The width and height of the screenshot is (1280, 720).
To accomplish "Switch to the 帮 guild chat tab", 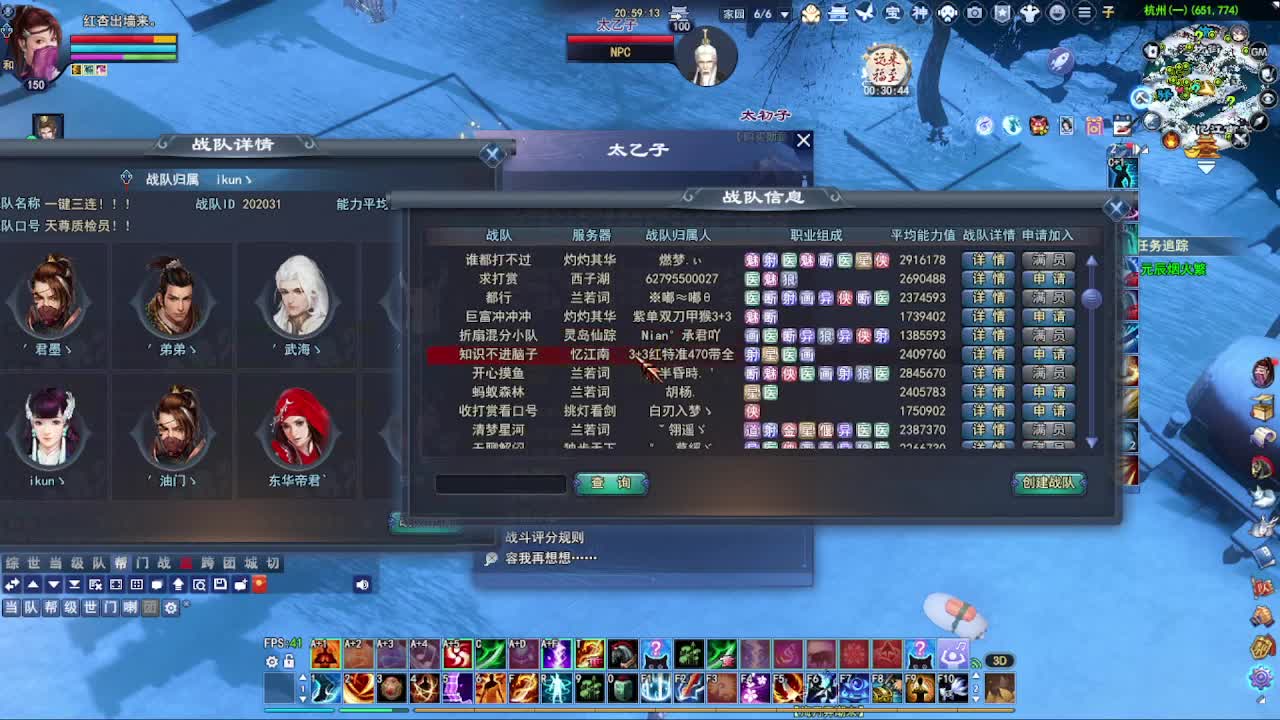I will [120, 562].
